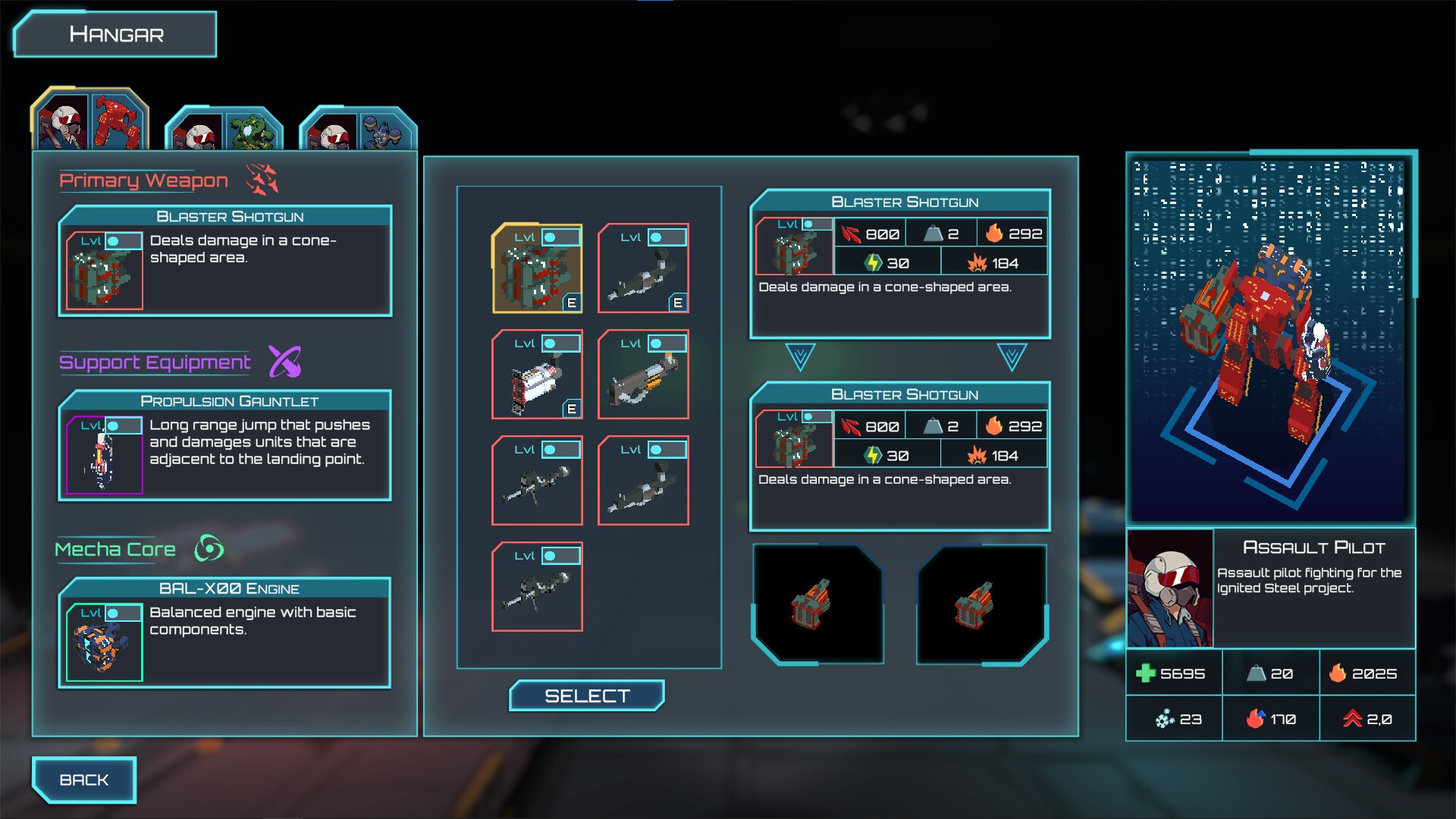Click the explosion icon showing 184
Screen dimensions: 1456x819
(977, 261)
